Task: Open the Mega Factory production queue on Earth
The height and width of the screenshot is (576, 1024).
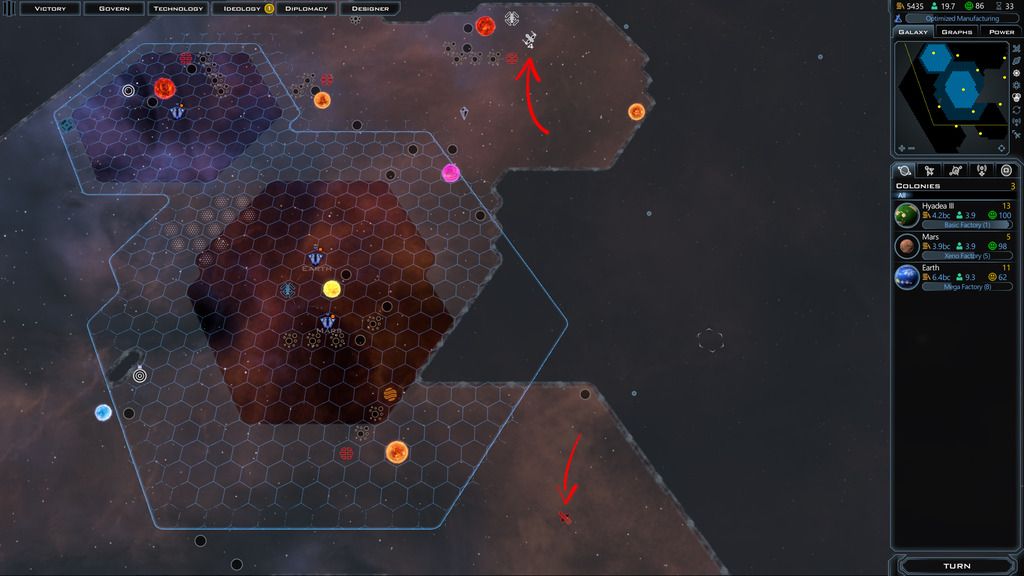Action: pyautogui.click(x=966, y=287)
